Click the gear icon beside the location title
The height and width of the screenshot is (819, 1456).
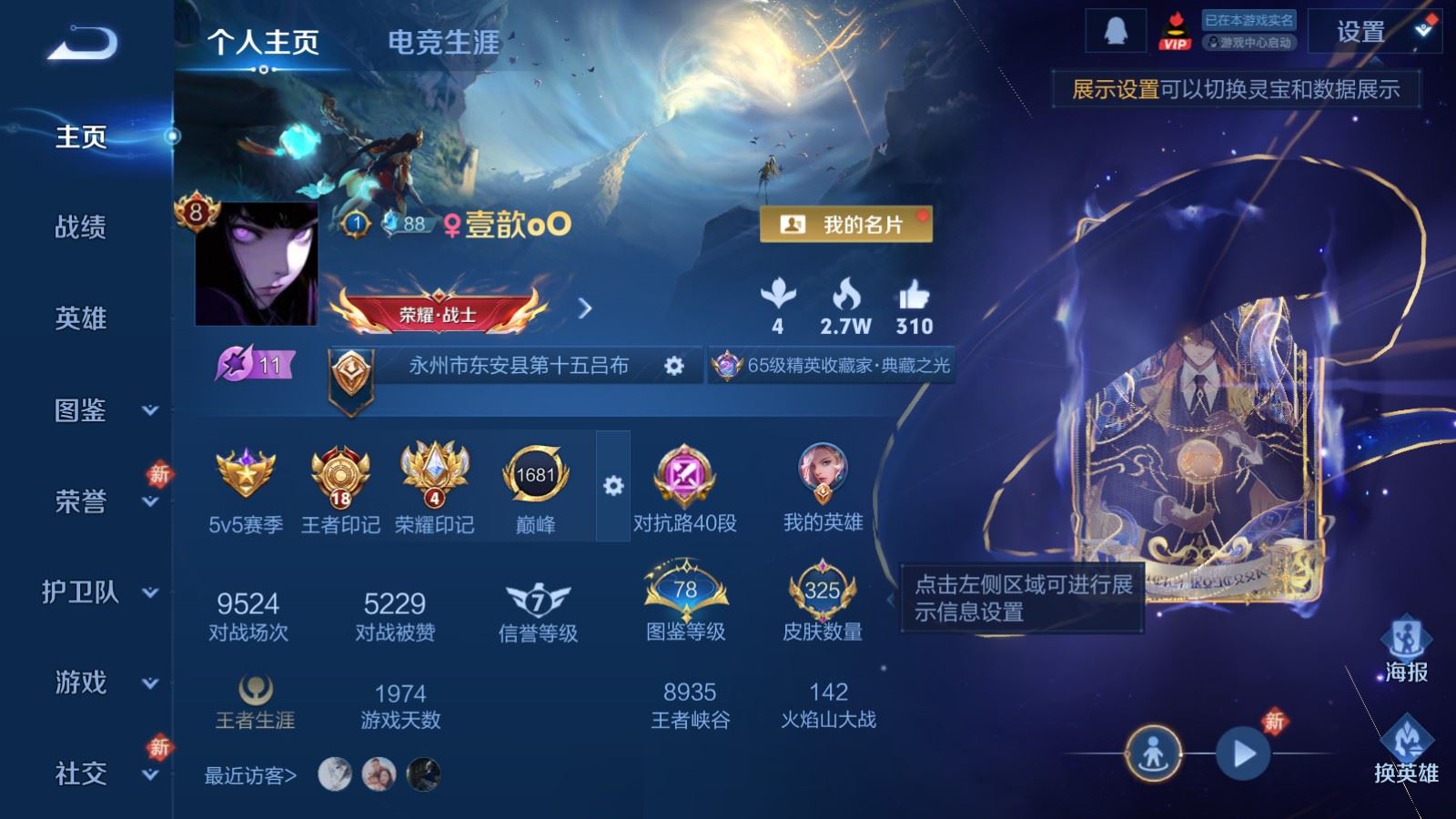pyautogui.click(x=673, y=363)
